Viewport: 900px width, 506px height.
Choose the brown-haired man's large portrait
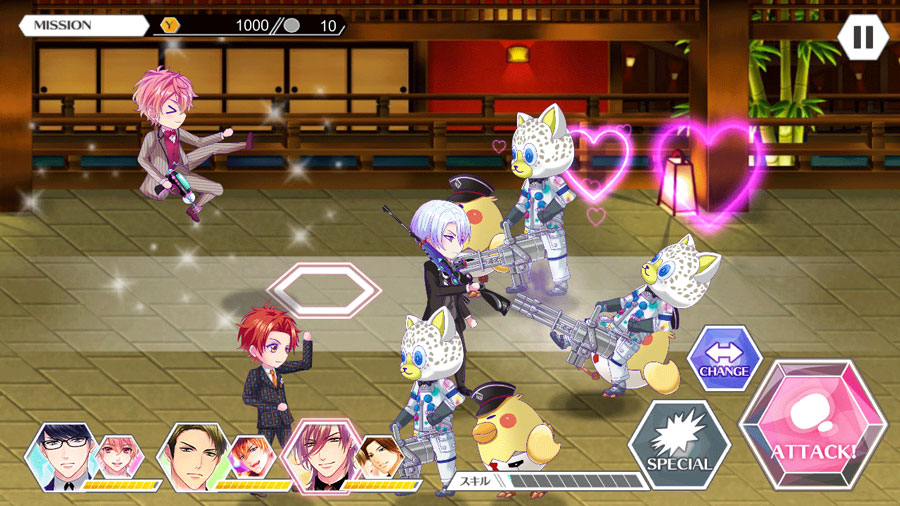pyautogui.click(x=193, y=455)
